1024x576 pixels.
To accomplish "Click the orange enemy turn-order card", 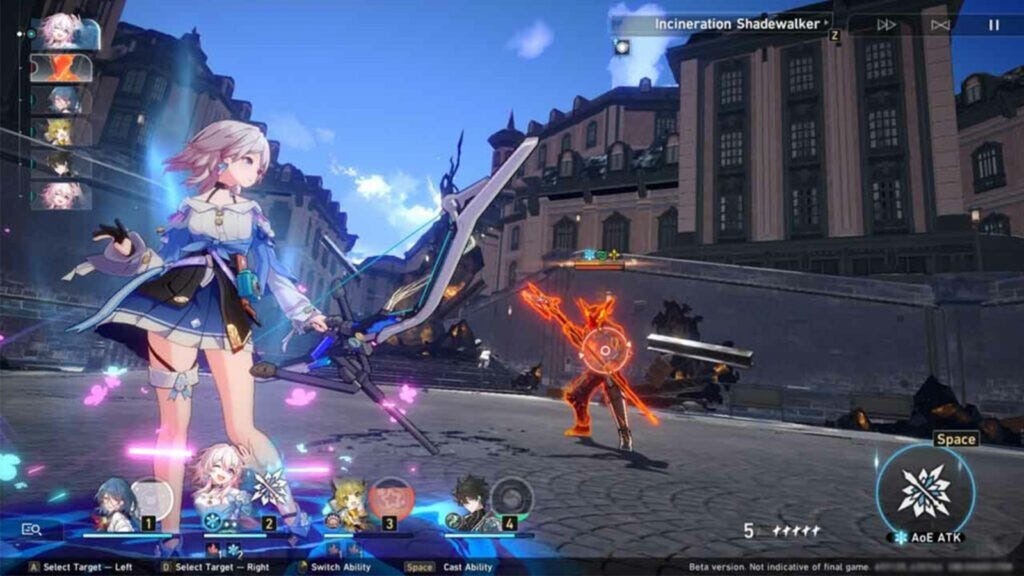I will 62,68.
